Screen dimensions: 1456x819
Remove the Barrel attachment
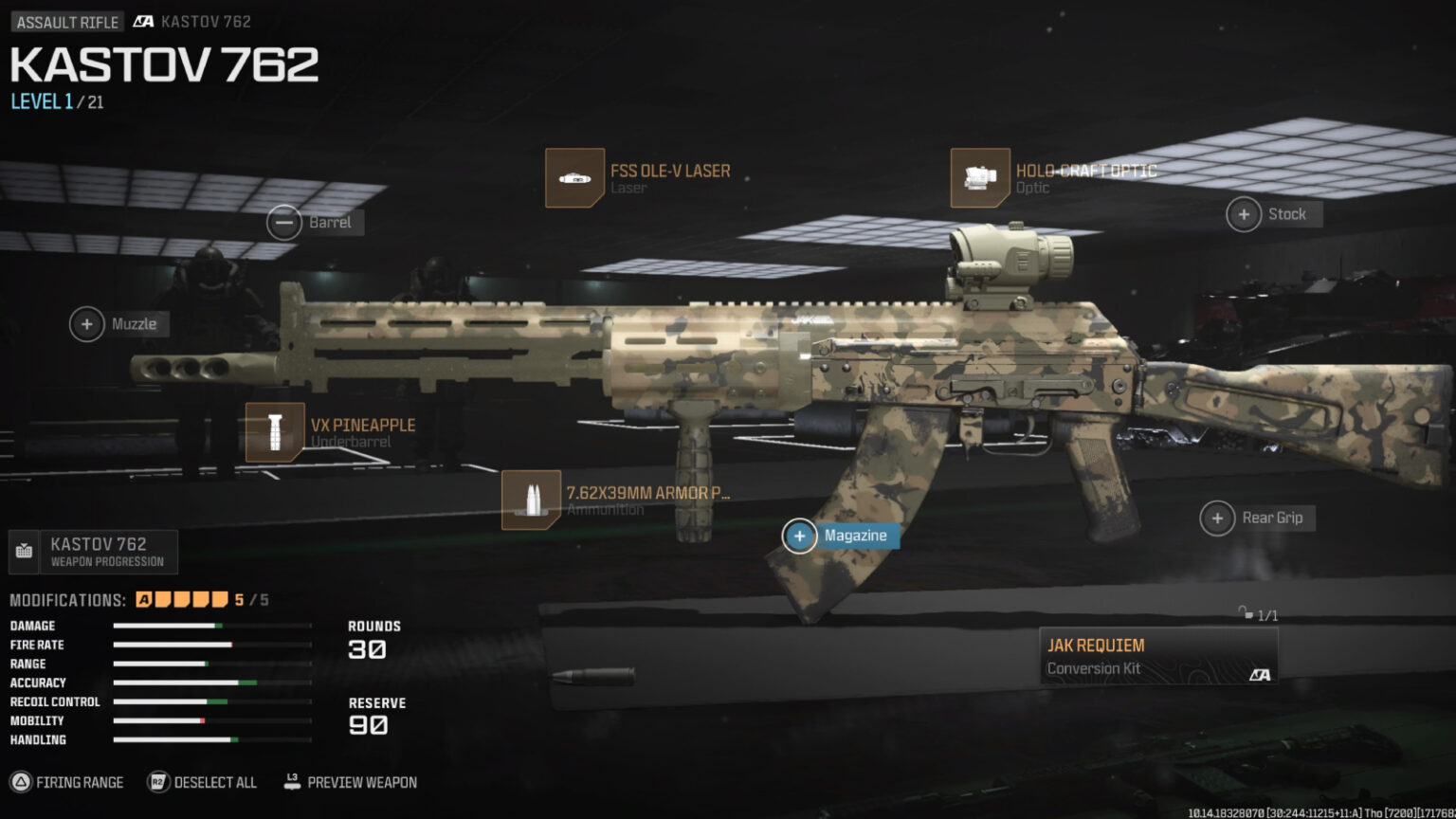tap(283, 222)
